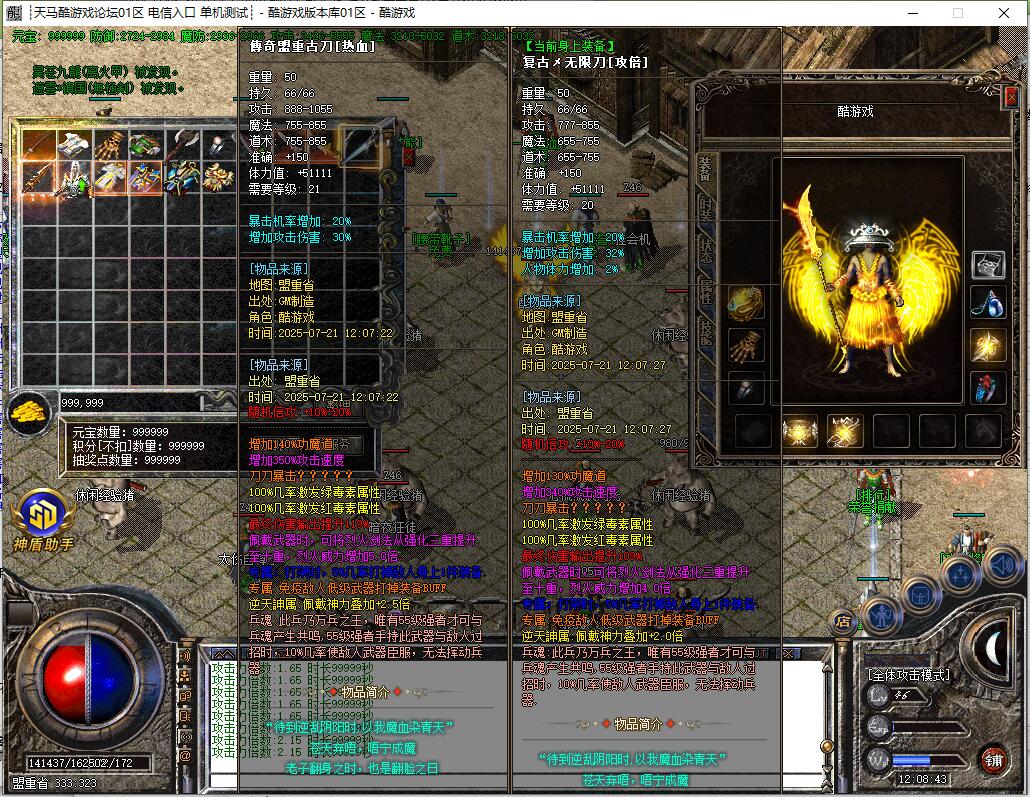
Task: Select the equipped skeleton glove slot
Action: click(x=745, y=347)
